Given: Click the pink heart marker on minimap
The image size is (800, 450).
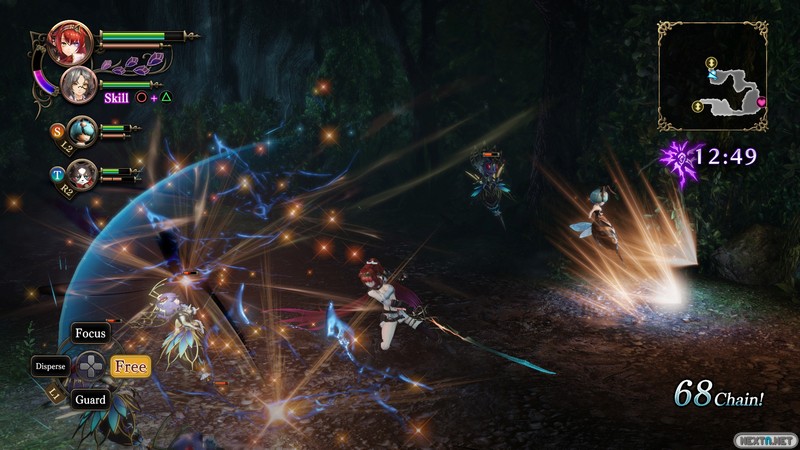Looking at the screenshot, I should pos(761,101).
